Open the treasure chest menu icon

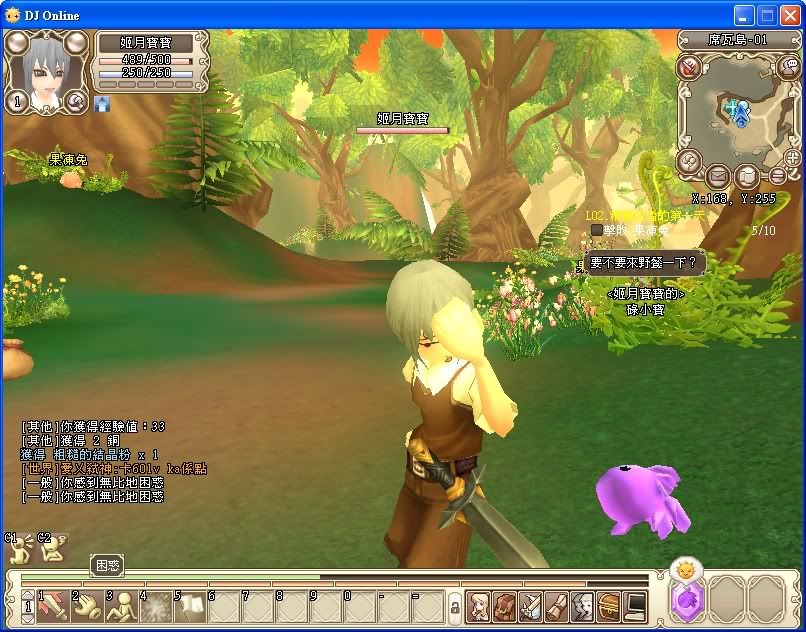point(609,606)
